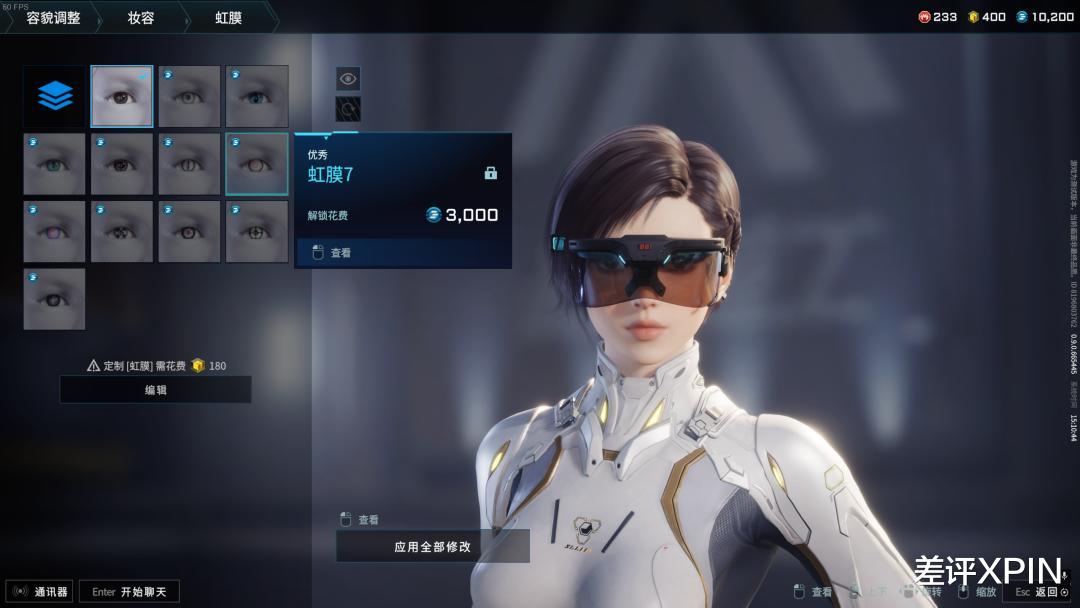Pick the green iris thumbnail

[54, 164]
